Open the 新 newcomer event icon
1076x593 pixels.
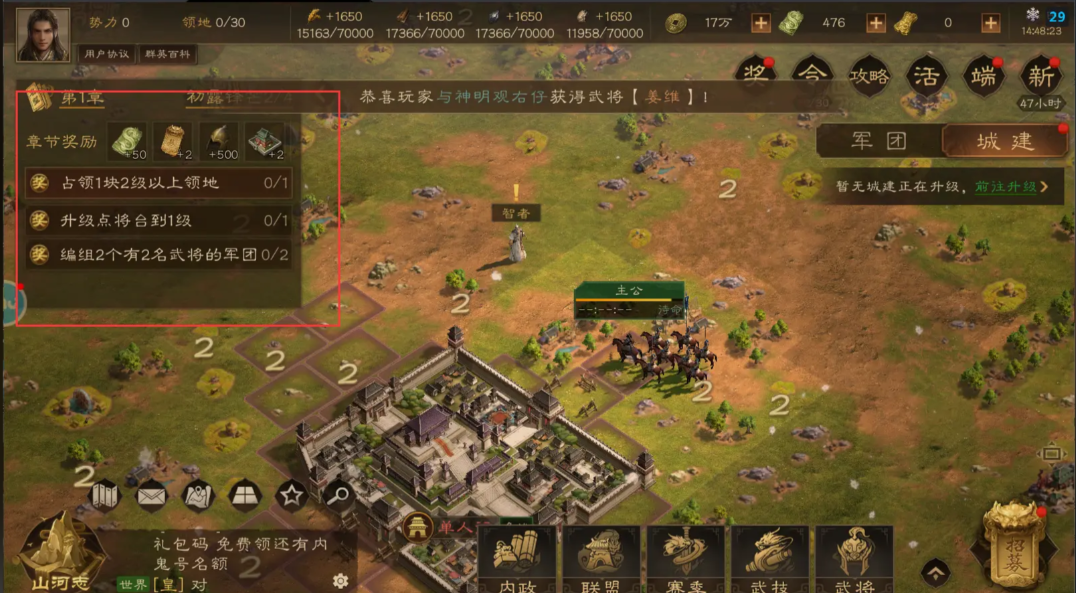tap(1040, 76)
